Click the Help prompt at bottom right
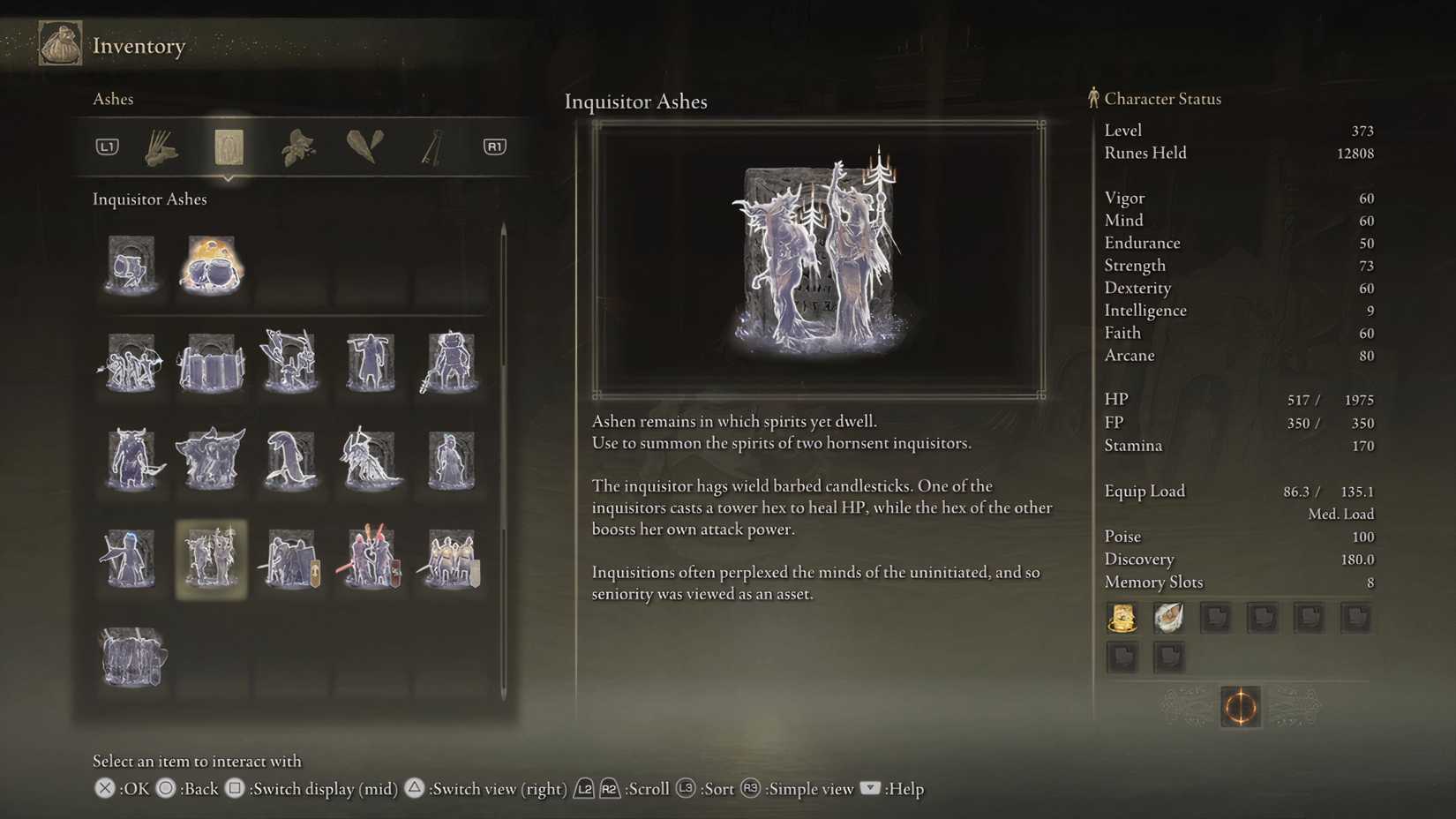 click(x=869, y=789)
